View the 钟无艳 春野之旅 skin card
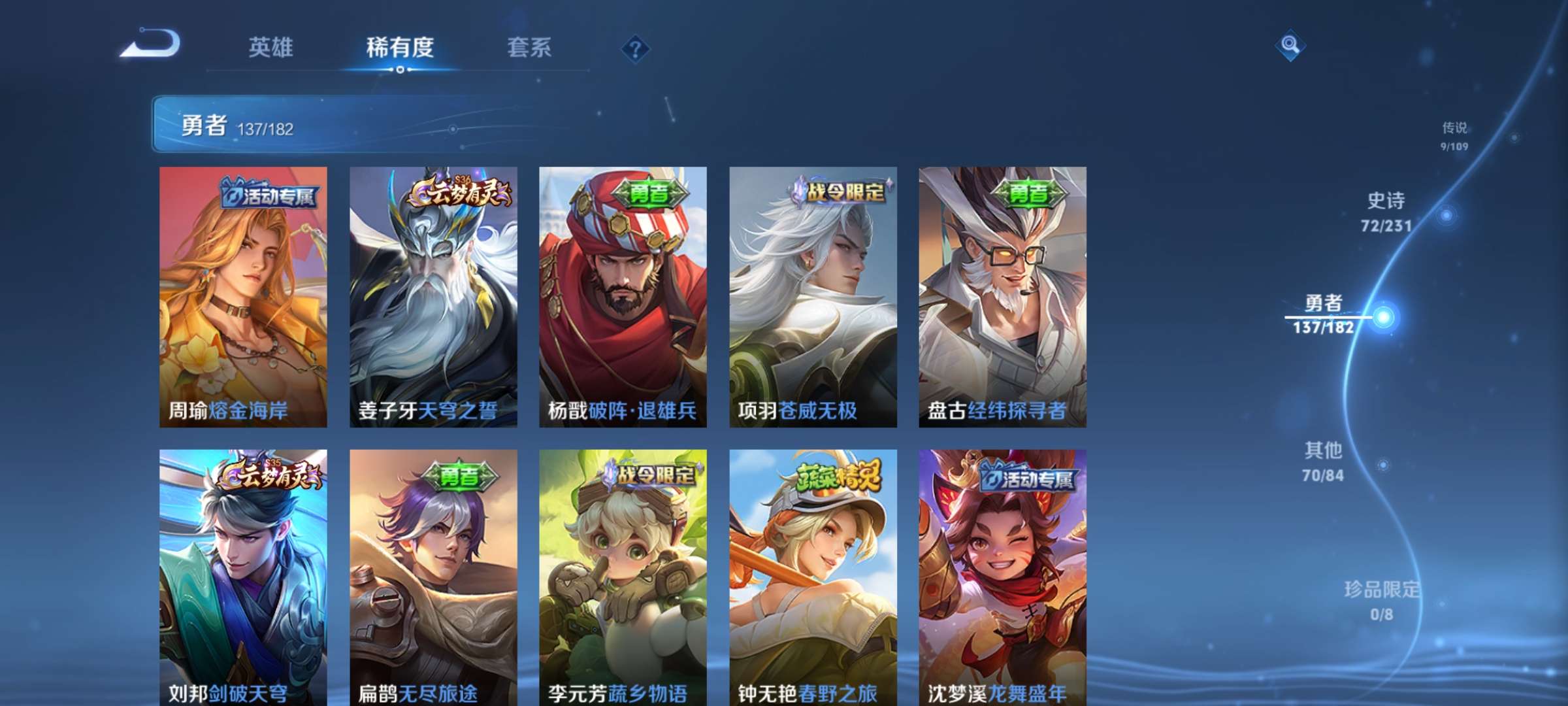 pyautogui.click(x=813, y=577)
